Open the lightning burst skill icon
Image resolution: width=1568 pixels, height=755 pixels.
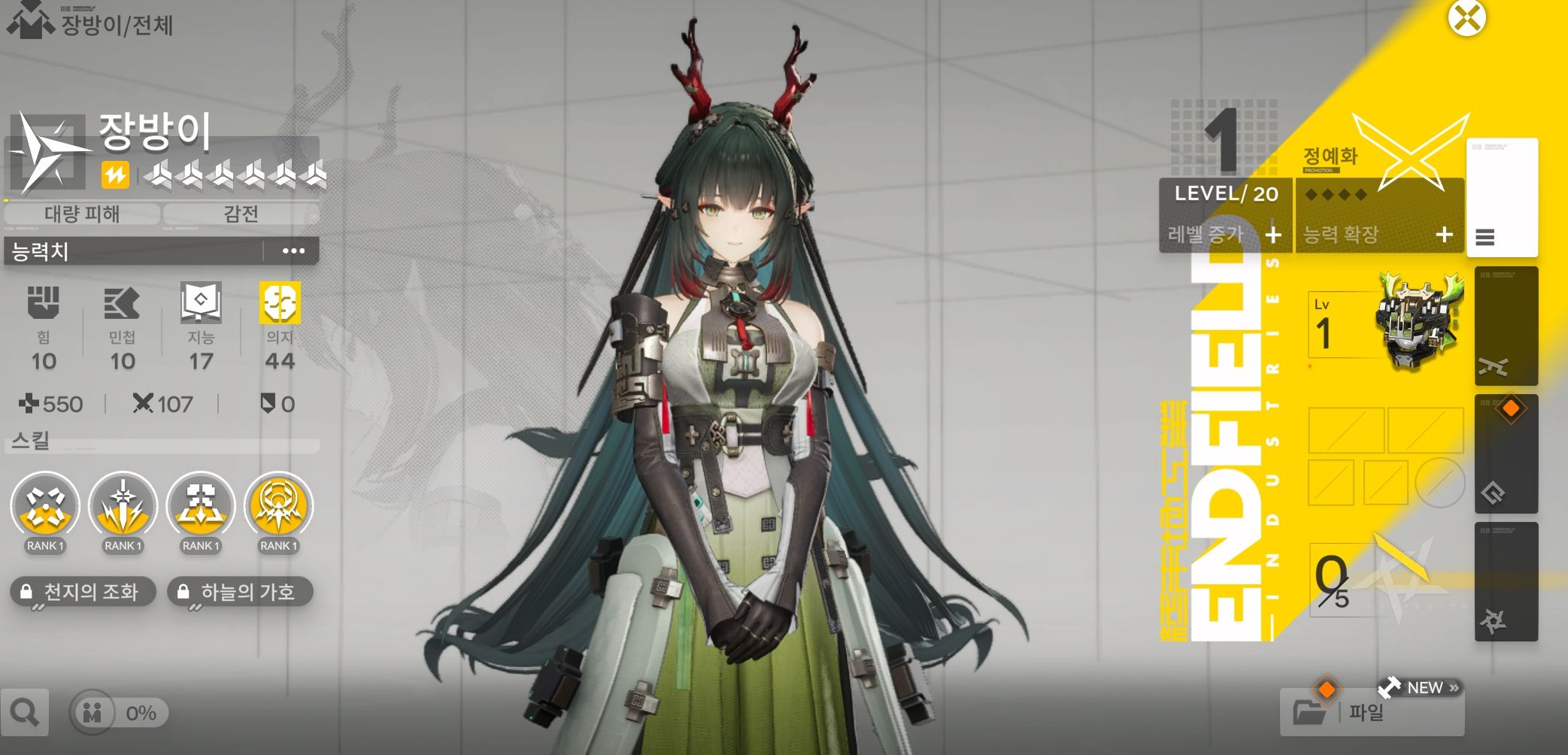tap(123, 506)
